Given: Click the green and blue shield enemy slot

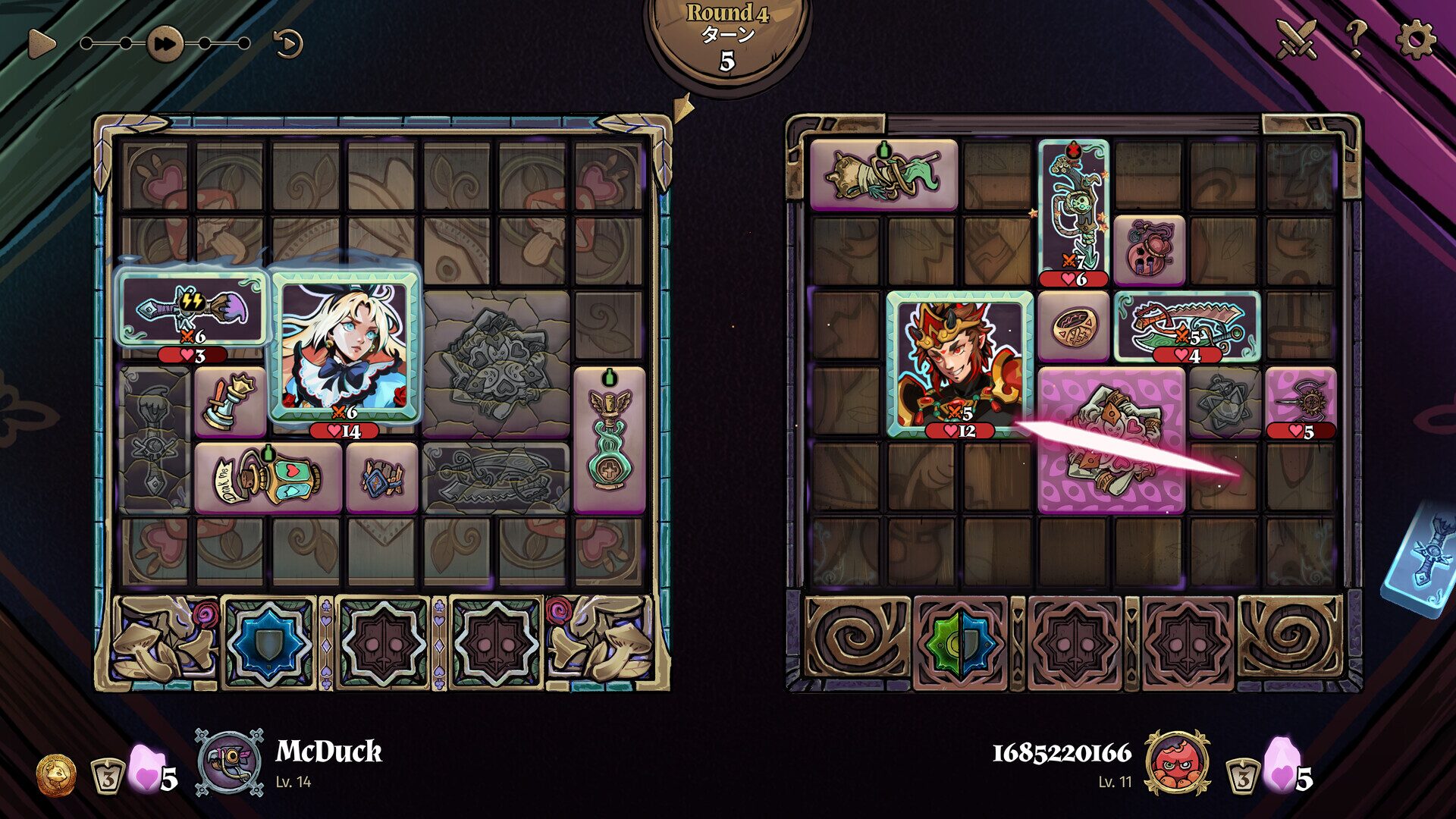Looking at the screenshot, I should (x=960, y=643).
